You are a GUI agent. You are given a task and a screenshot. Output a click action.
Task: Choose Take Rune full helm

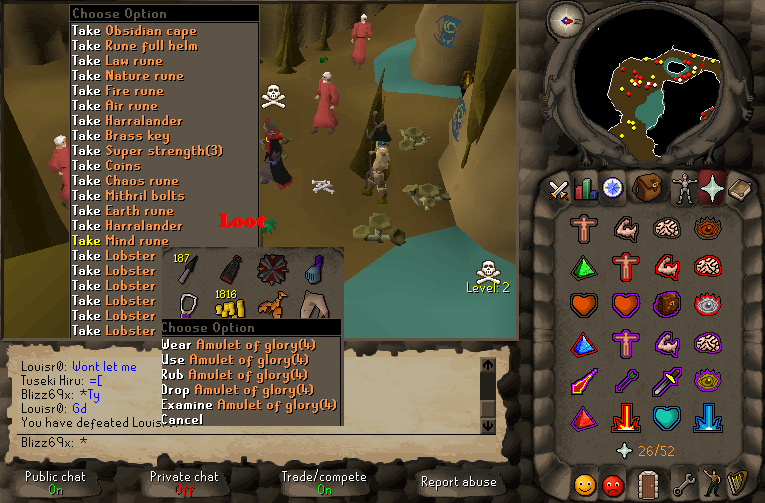(x=134, y=46)
